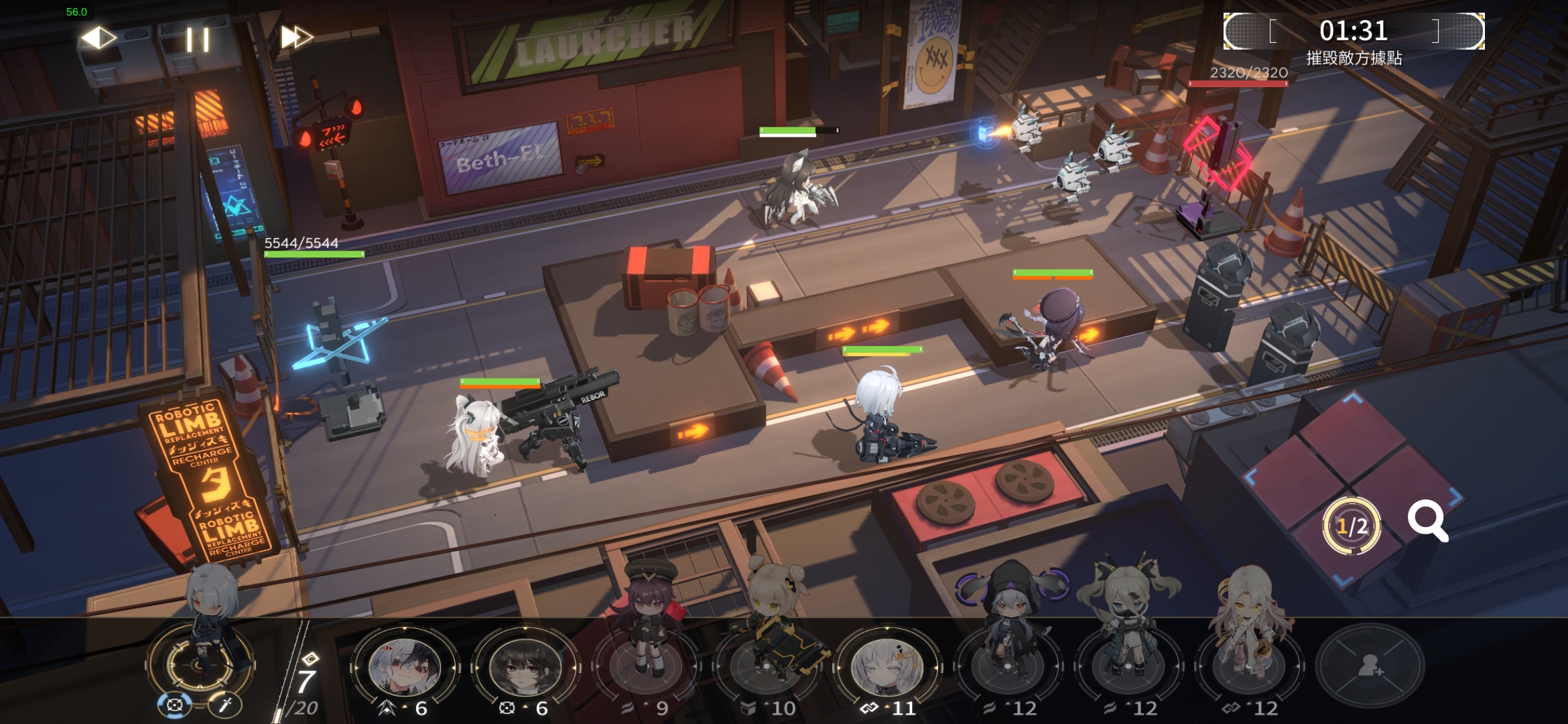Click the diamond-shaped arrow button beside pause

pos(99,38)
